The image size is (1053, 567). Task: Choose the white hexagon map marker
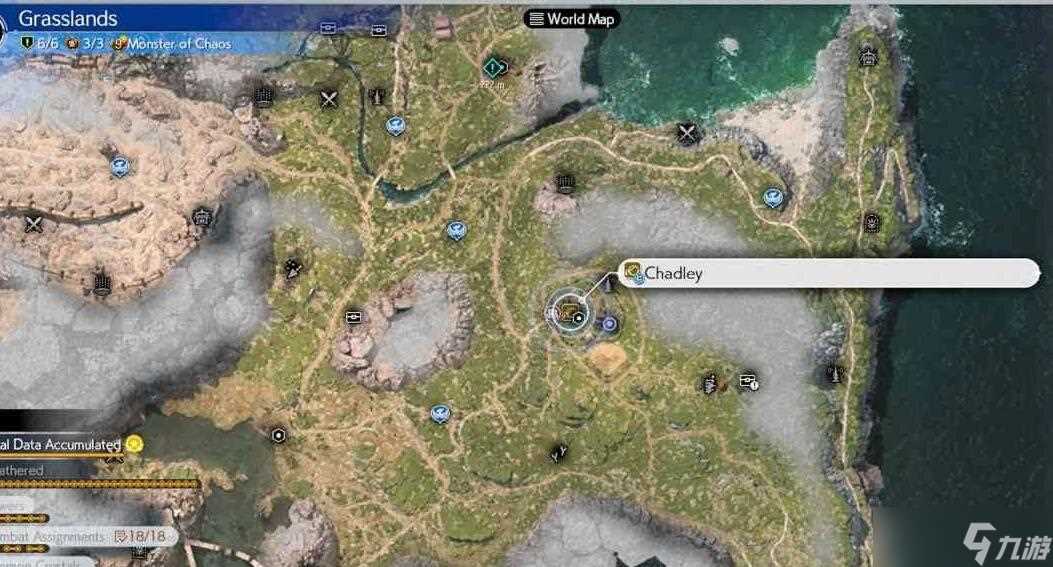(x=279, y=435)
